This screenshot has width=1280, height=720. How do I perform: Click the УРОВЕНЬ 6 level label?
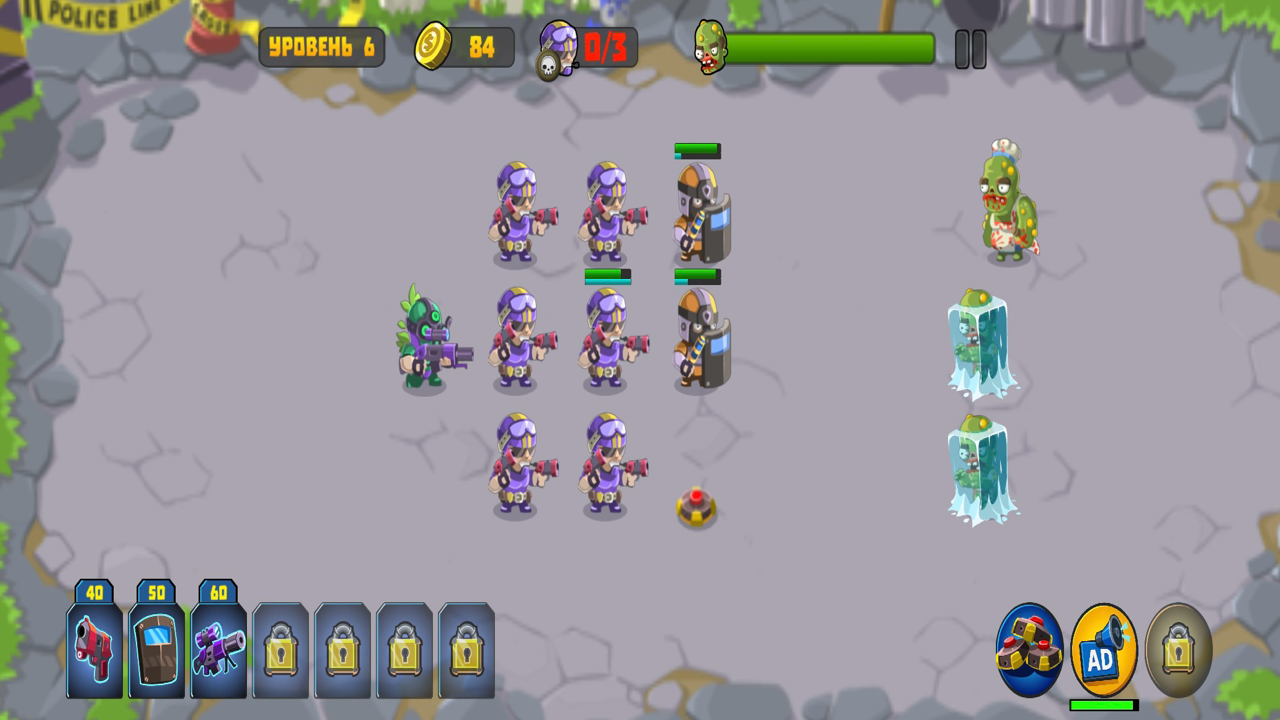tap(322, 46)
